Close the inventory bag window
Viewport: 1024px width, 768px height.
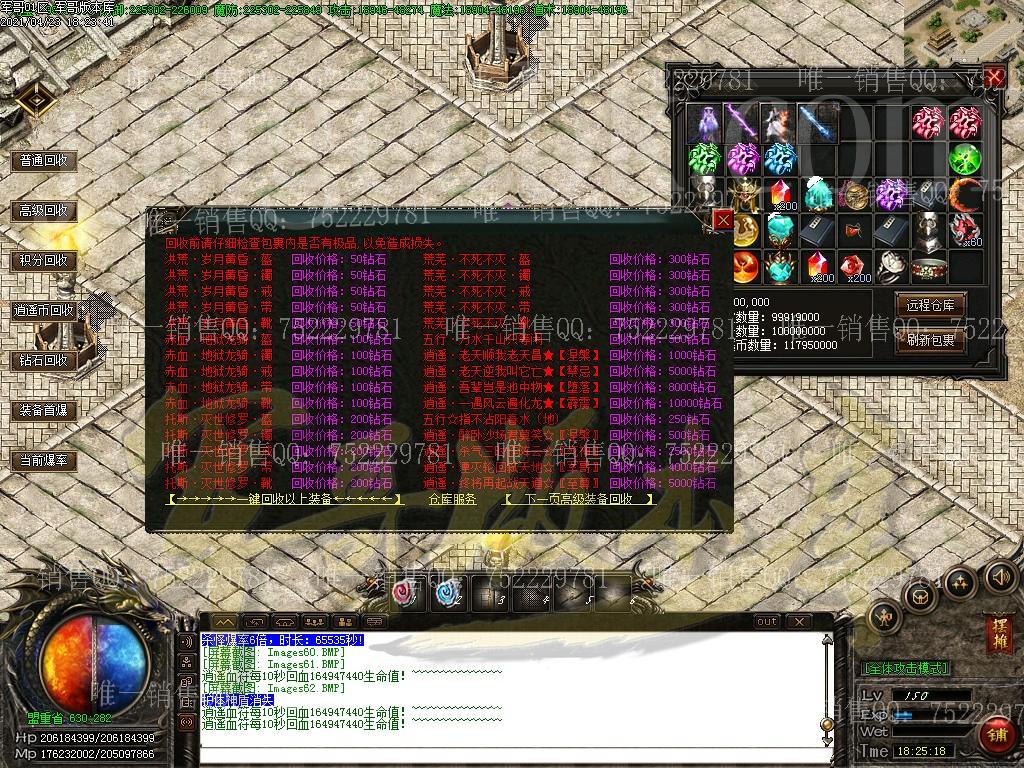(x=993, y=77)
